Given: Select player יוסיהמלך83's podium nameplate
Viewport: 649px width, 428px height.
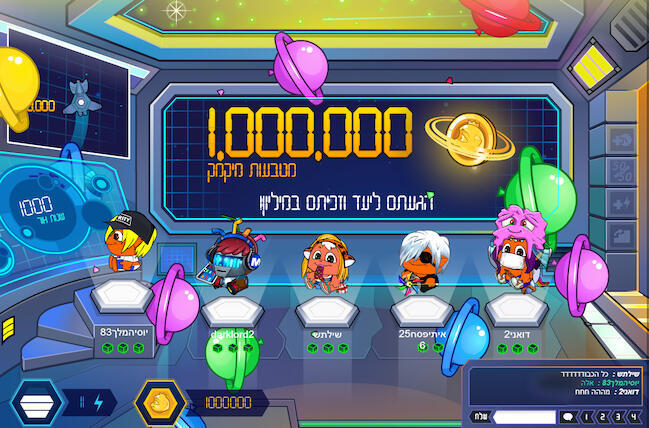Looking at the screenshot, I should click(x=124, y=331).
